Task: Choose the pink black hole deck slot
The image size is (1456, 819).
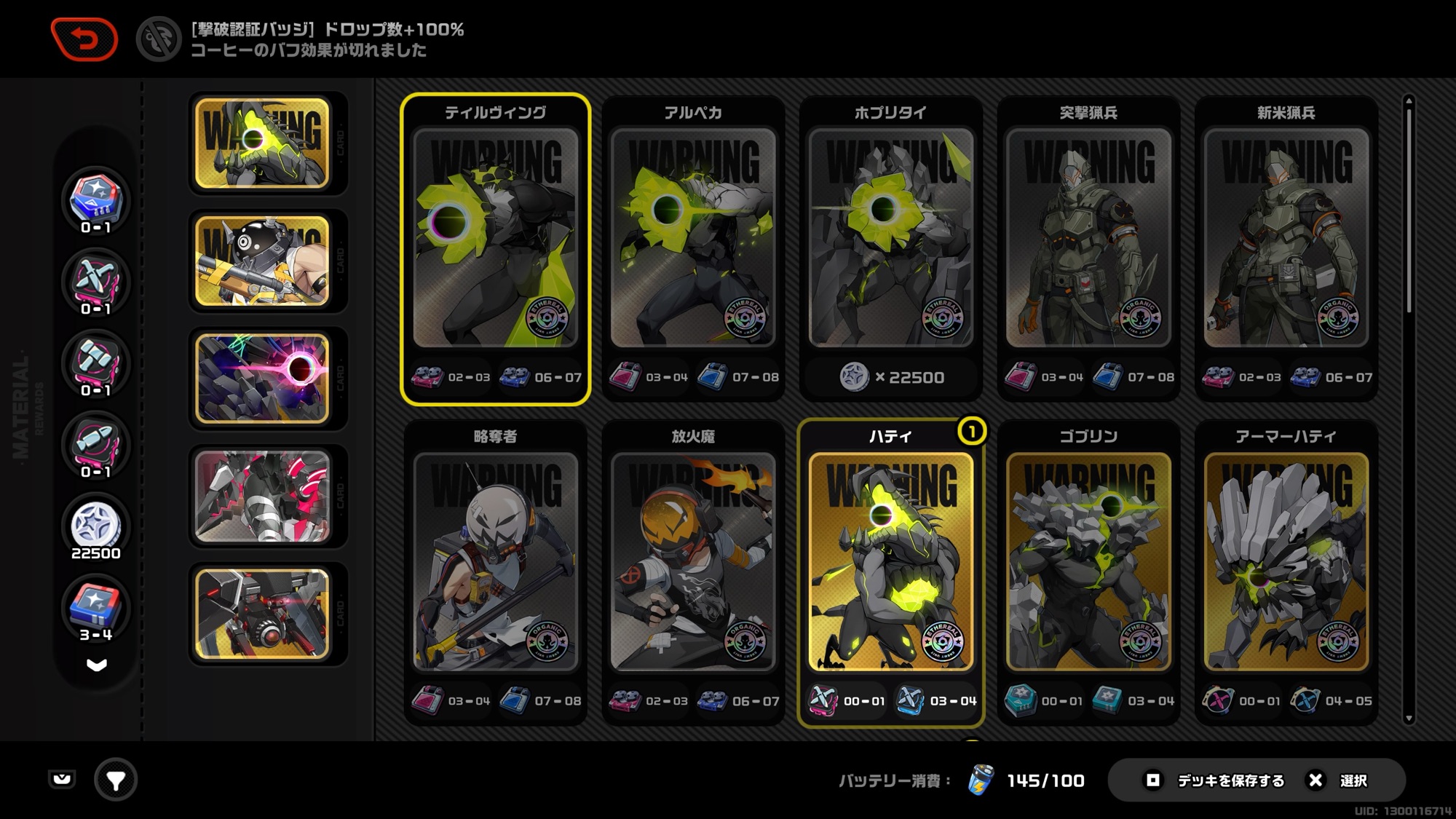Action: 263,379
